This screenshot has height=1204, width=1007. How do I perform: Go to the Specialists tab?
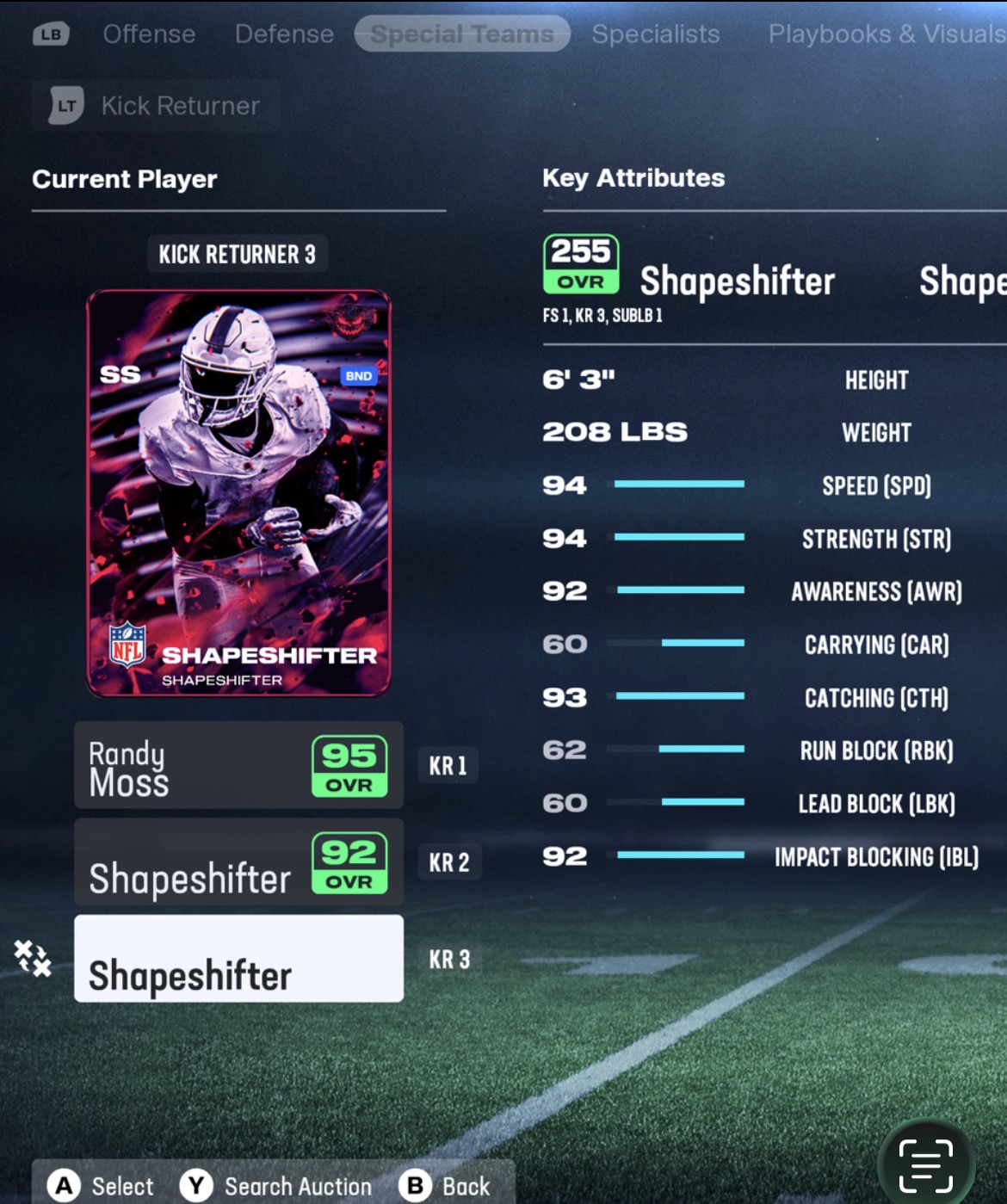pyautogui.click(x=655, y=34)
